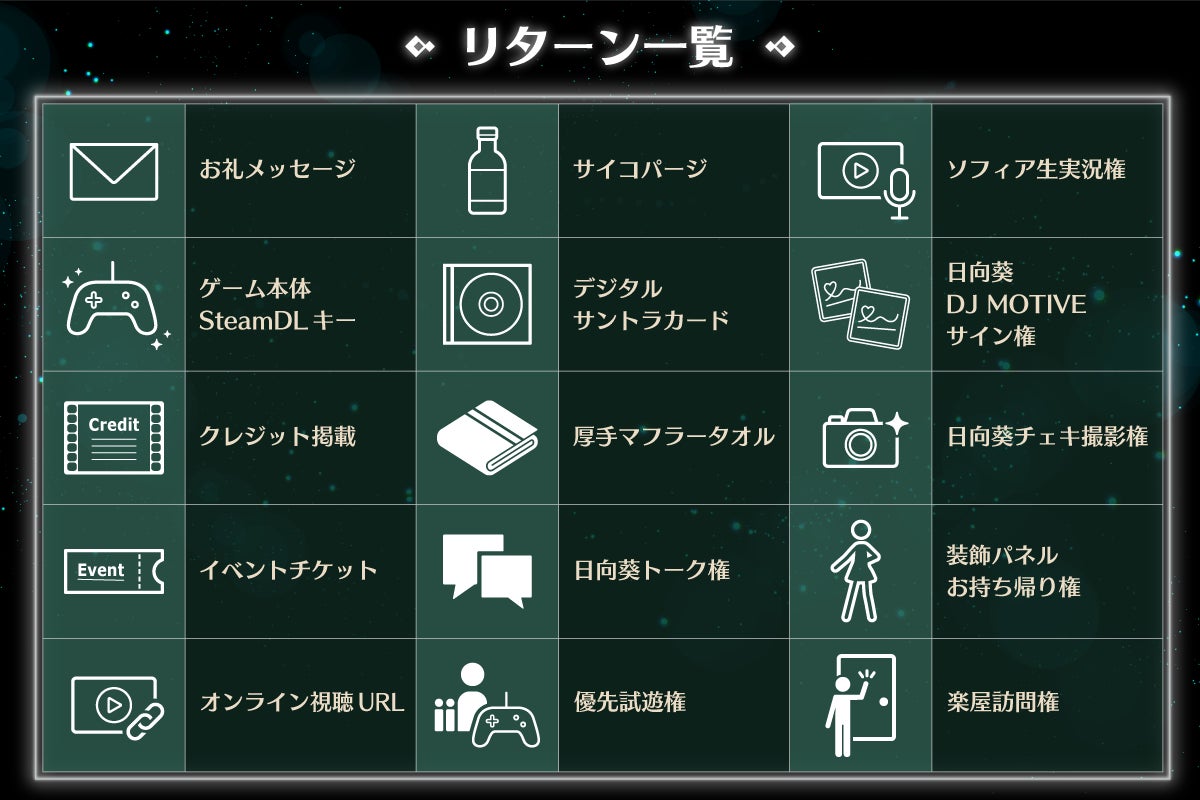
Task: Choose the ソフィア生実況権 entry
Action: click(1035, 170)
